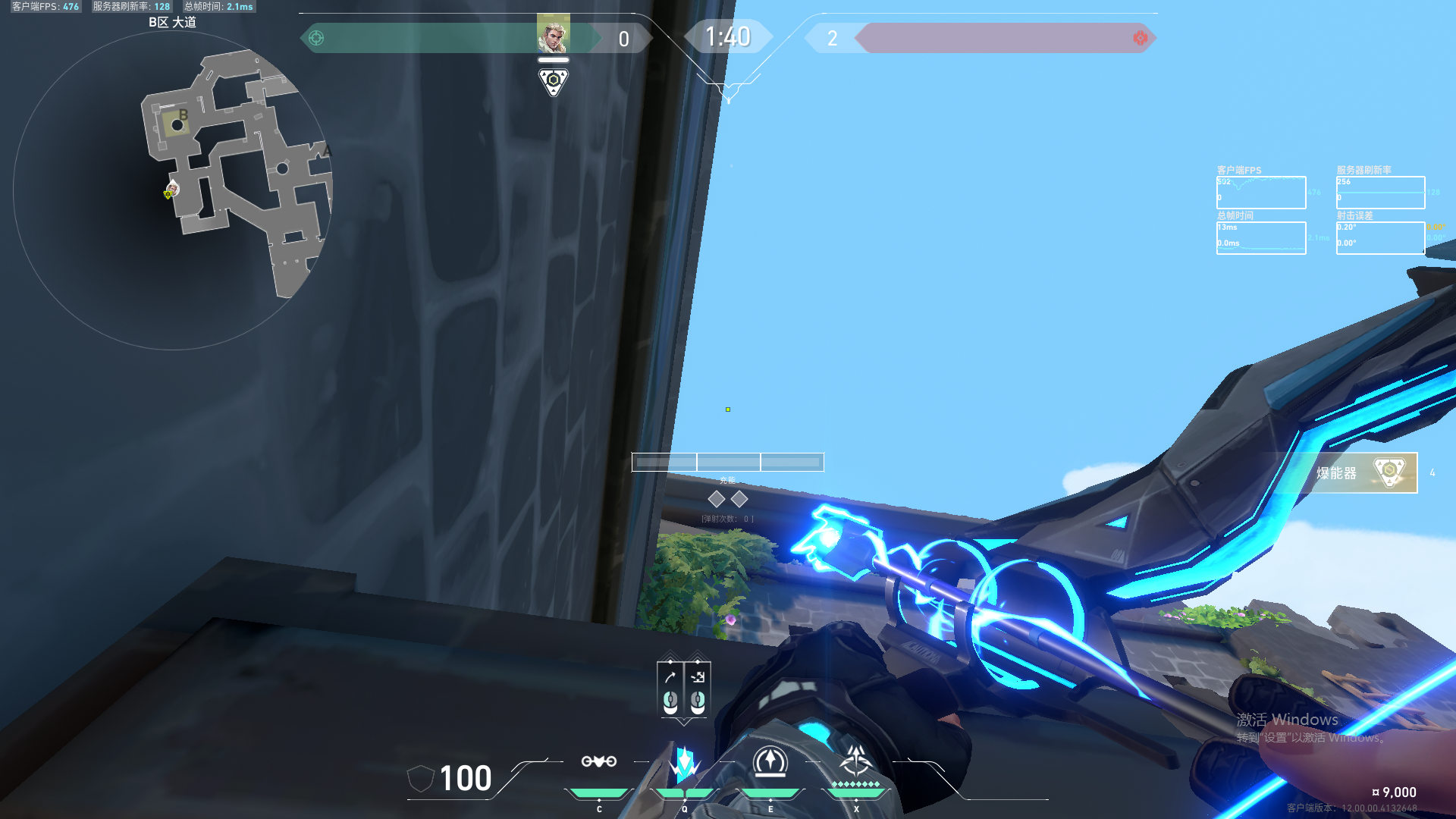Click the enemy team icon in red bar
Viewport: 1456px width, 819px height.
tap(1139, 36)
